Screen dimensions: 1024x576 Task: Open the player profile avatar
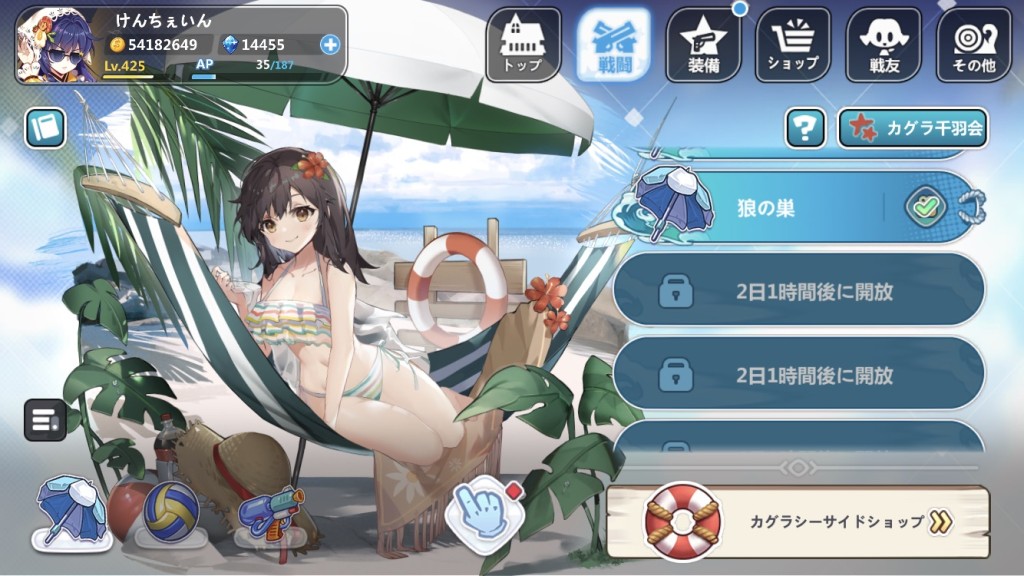56,44
